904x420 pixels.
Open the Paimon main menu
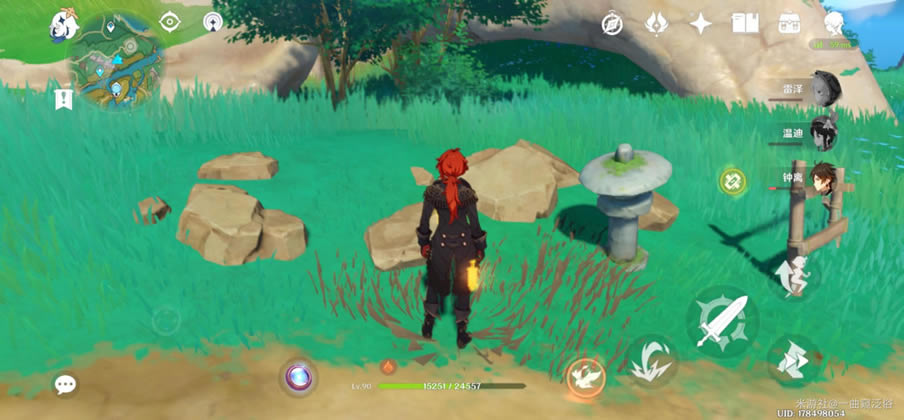pyautogui.click(x=66, y=24)
